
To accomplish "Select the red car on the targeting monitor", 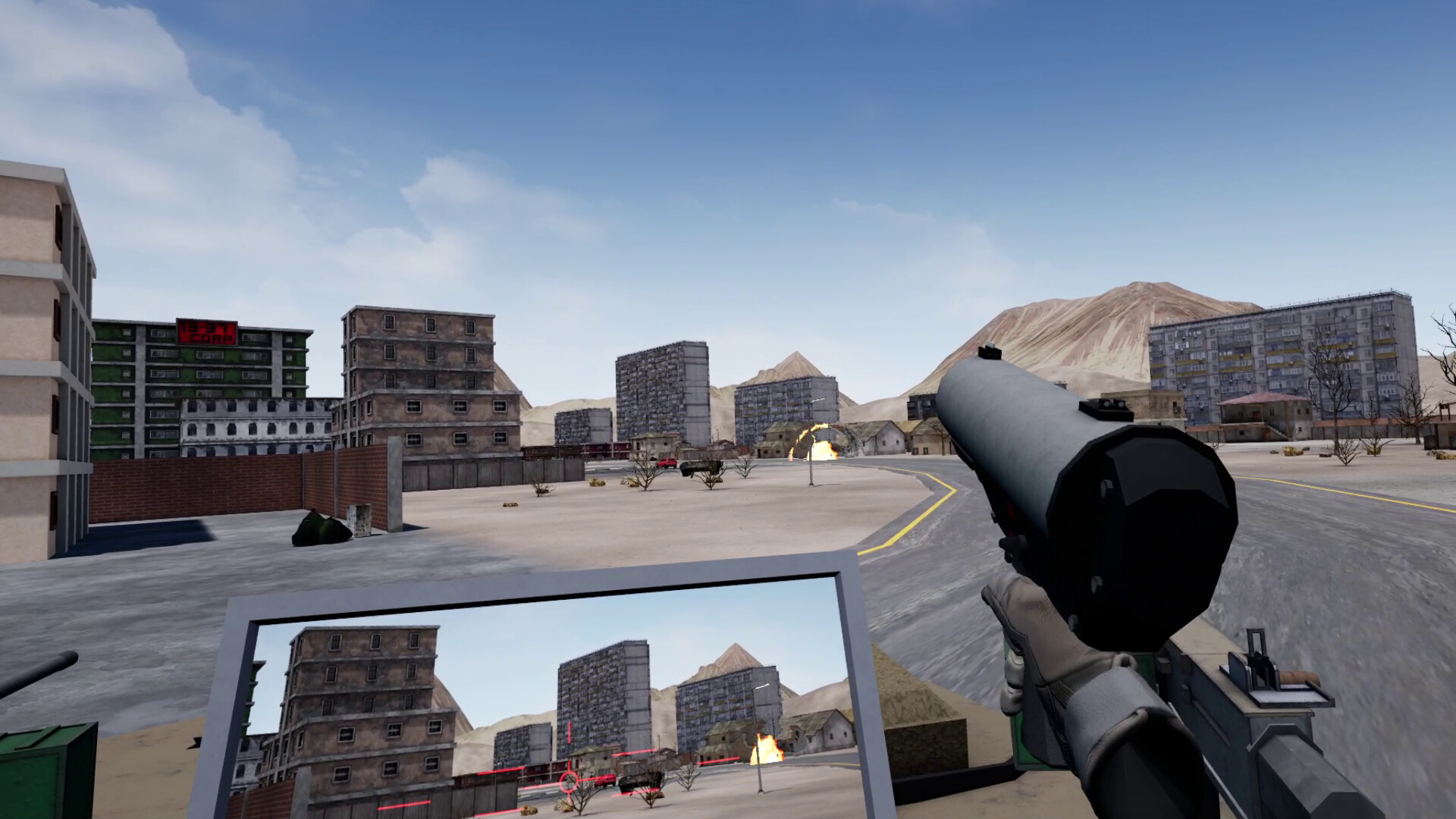I will pyautogui.click(x=605, y=780).
